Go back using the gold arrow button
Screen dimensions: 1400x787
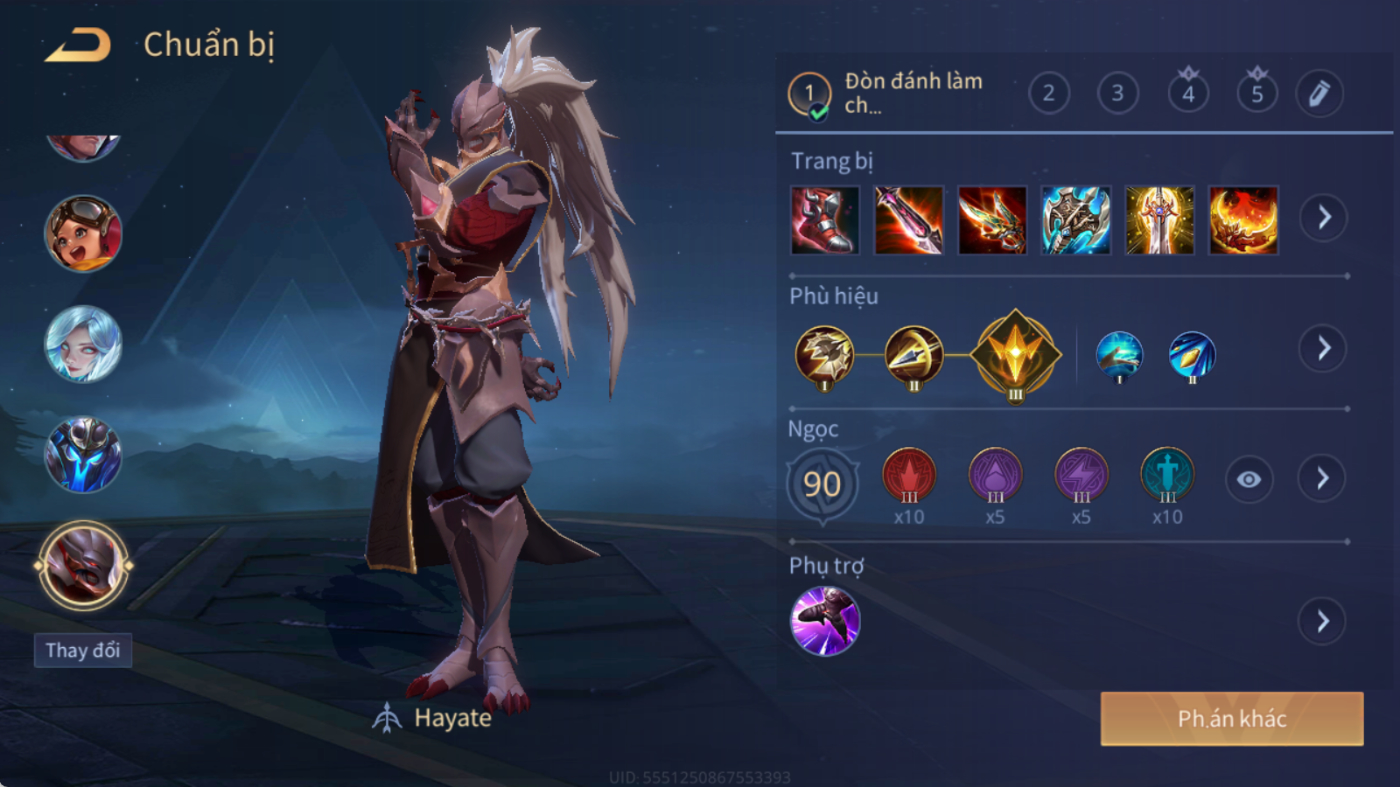point(78,46)
